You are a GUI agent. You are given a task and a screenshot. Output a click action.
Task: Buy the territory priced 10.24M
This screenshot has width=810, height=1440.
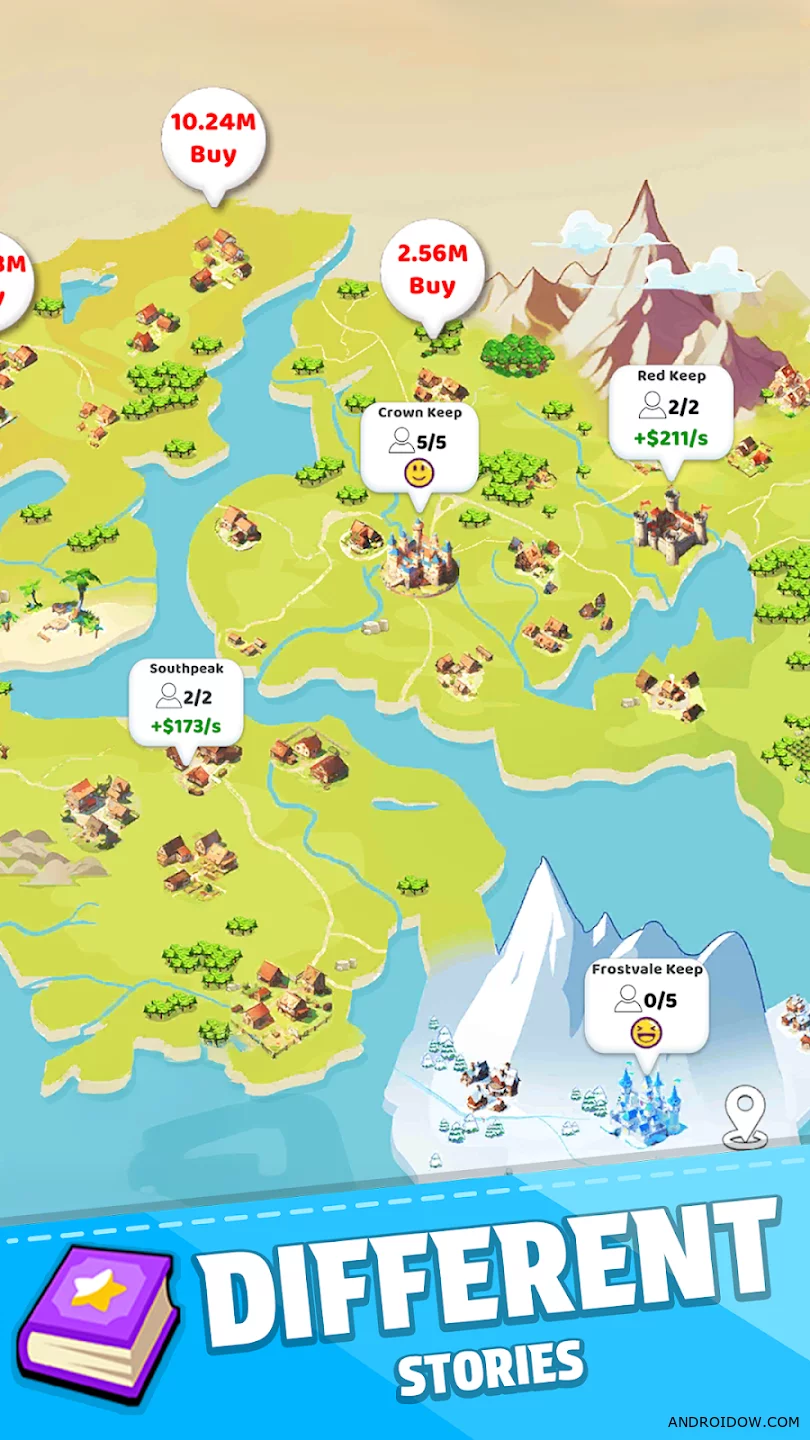[214, 138]
